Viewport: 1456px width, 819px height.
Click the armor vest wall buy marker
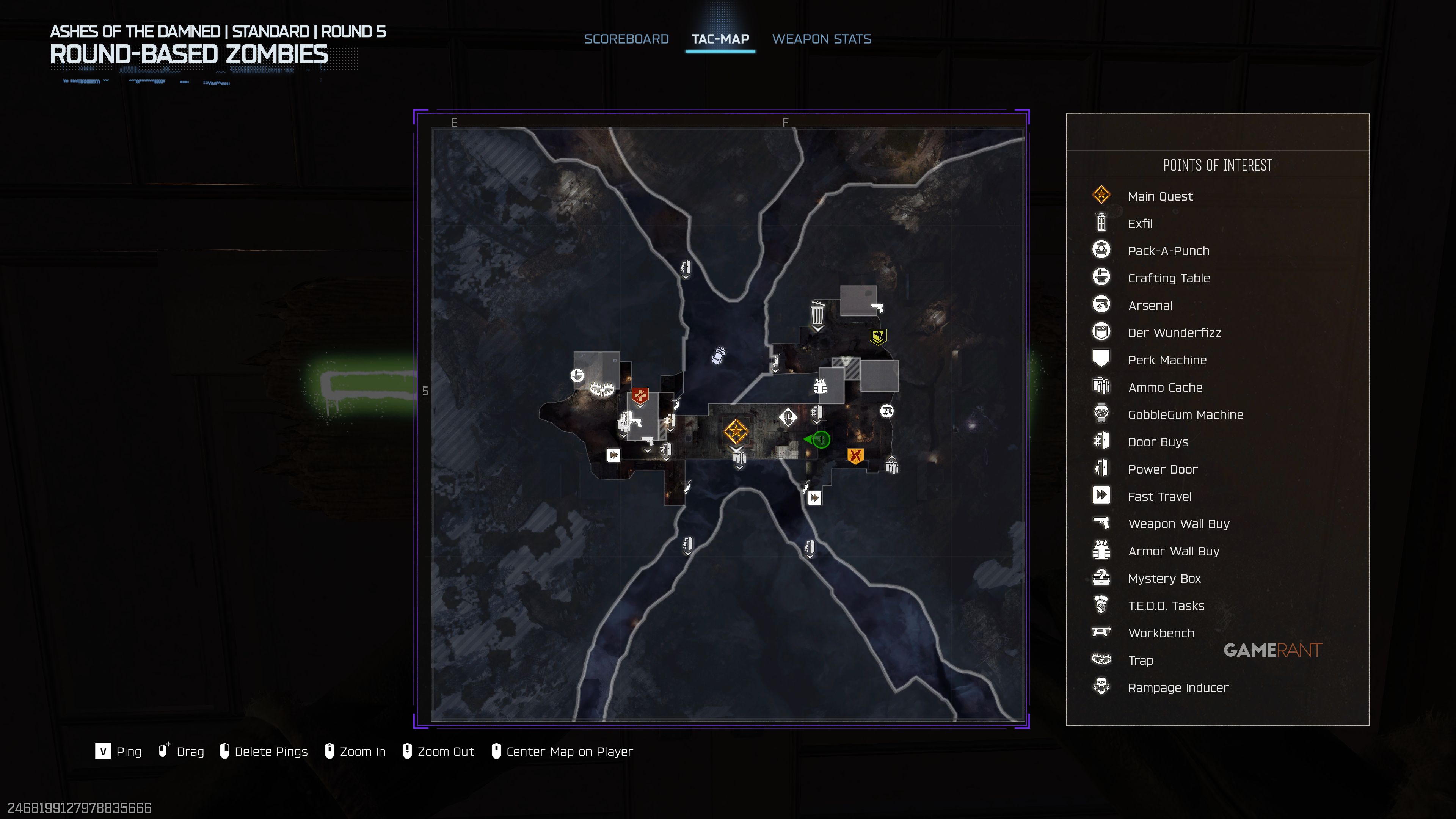pyautogui.click(x=820, y=387)
